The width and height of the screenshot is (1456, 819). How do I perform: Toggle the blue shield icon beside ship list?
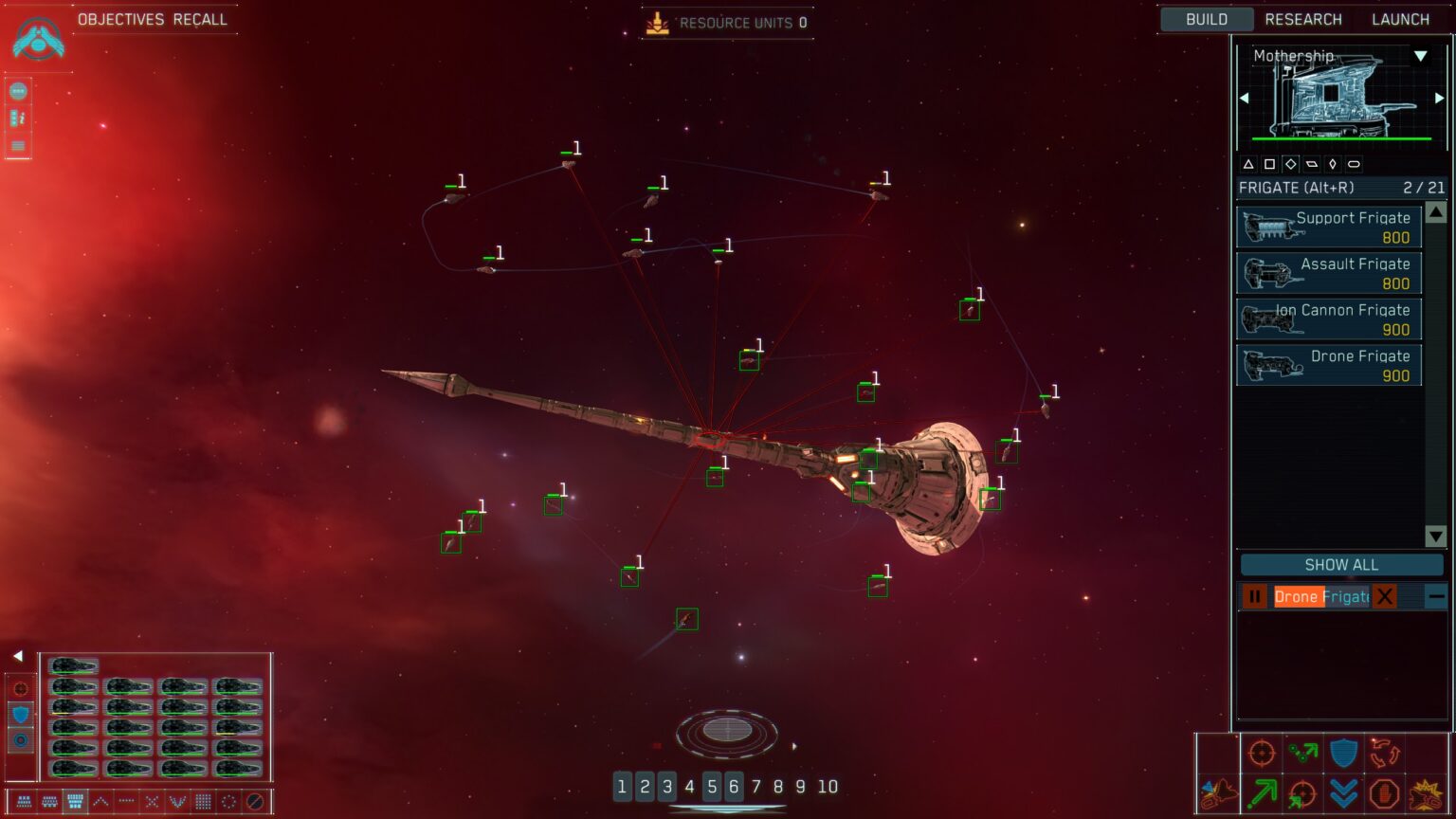coord(20,714)
